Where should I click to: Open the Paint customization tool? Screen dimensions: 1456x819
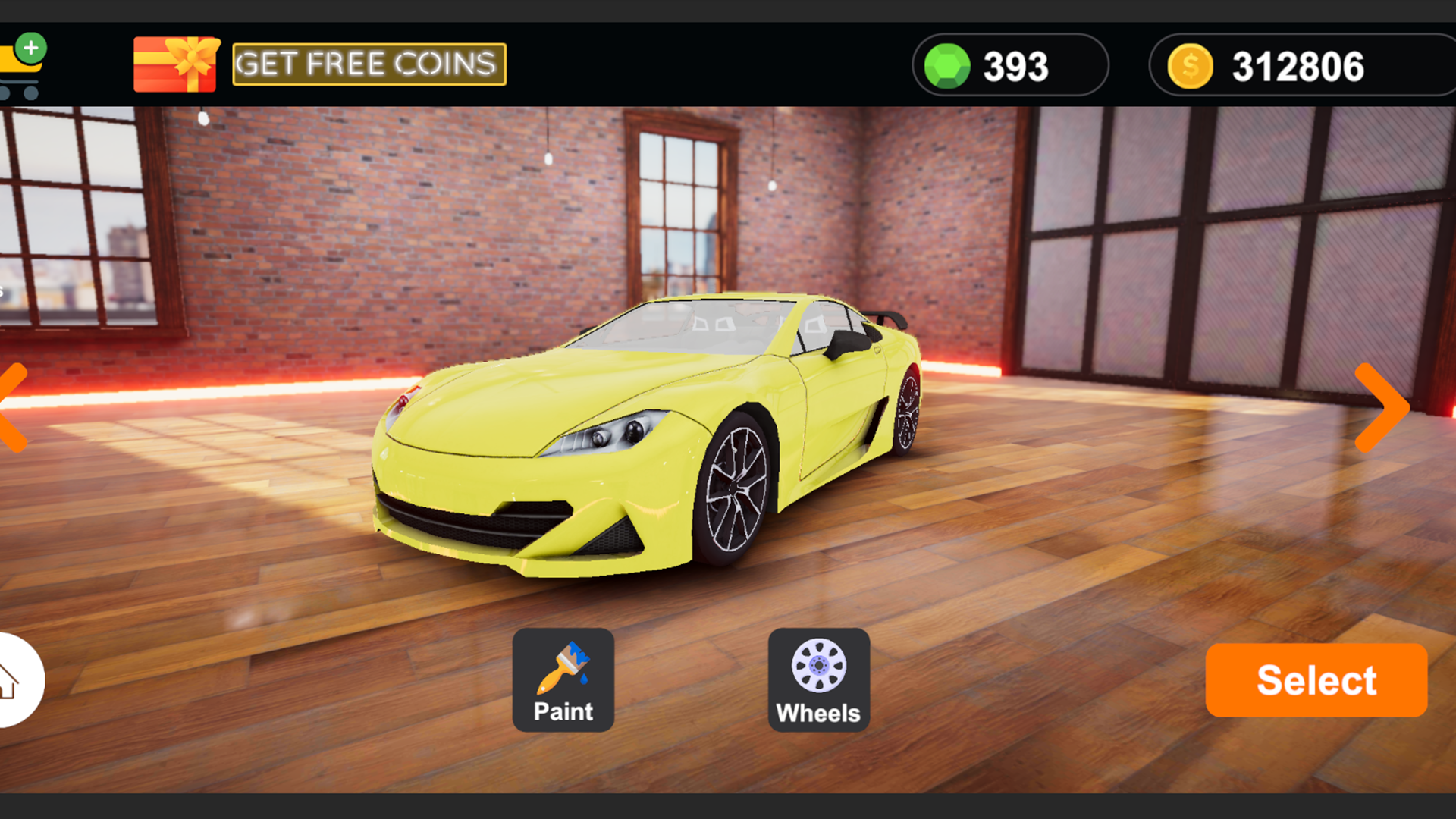tap(562, 679)
